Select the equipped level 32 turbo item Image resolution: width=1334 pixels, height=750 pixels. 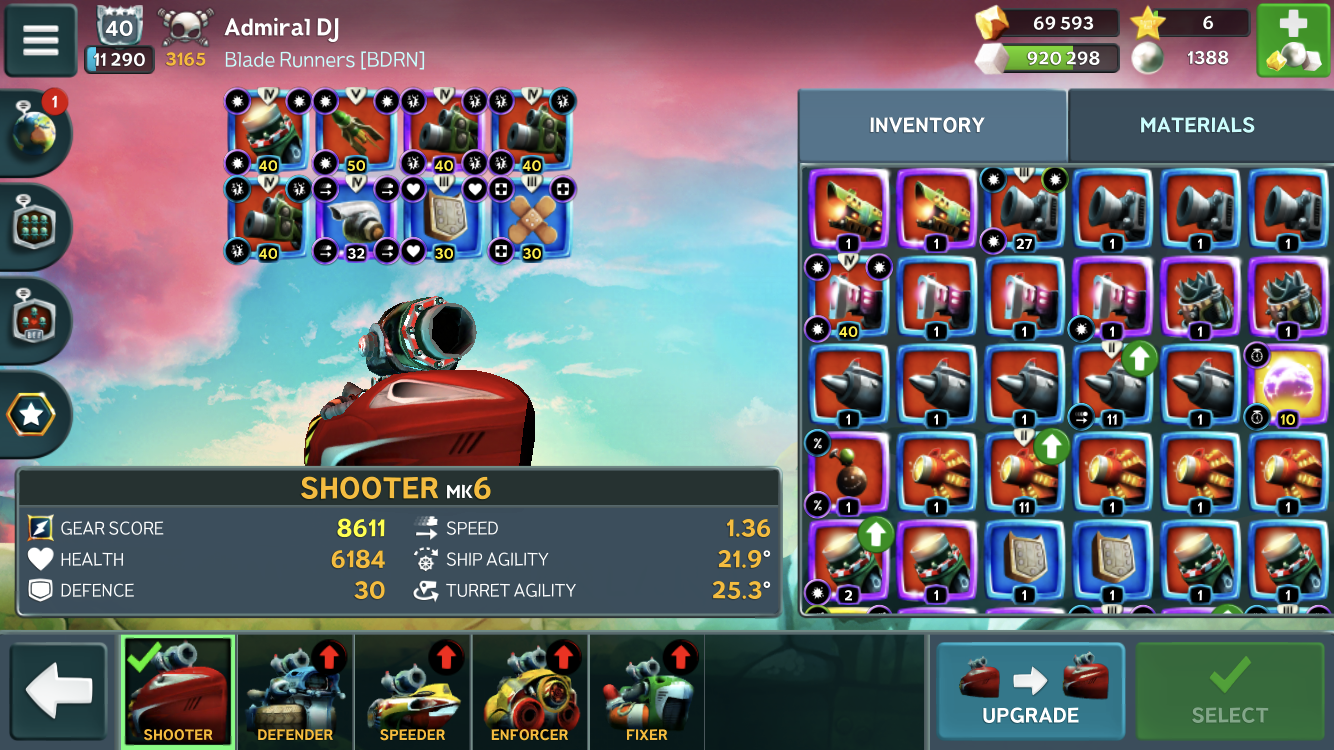[357, 220]
